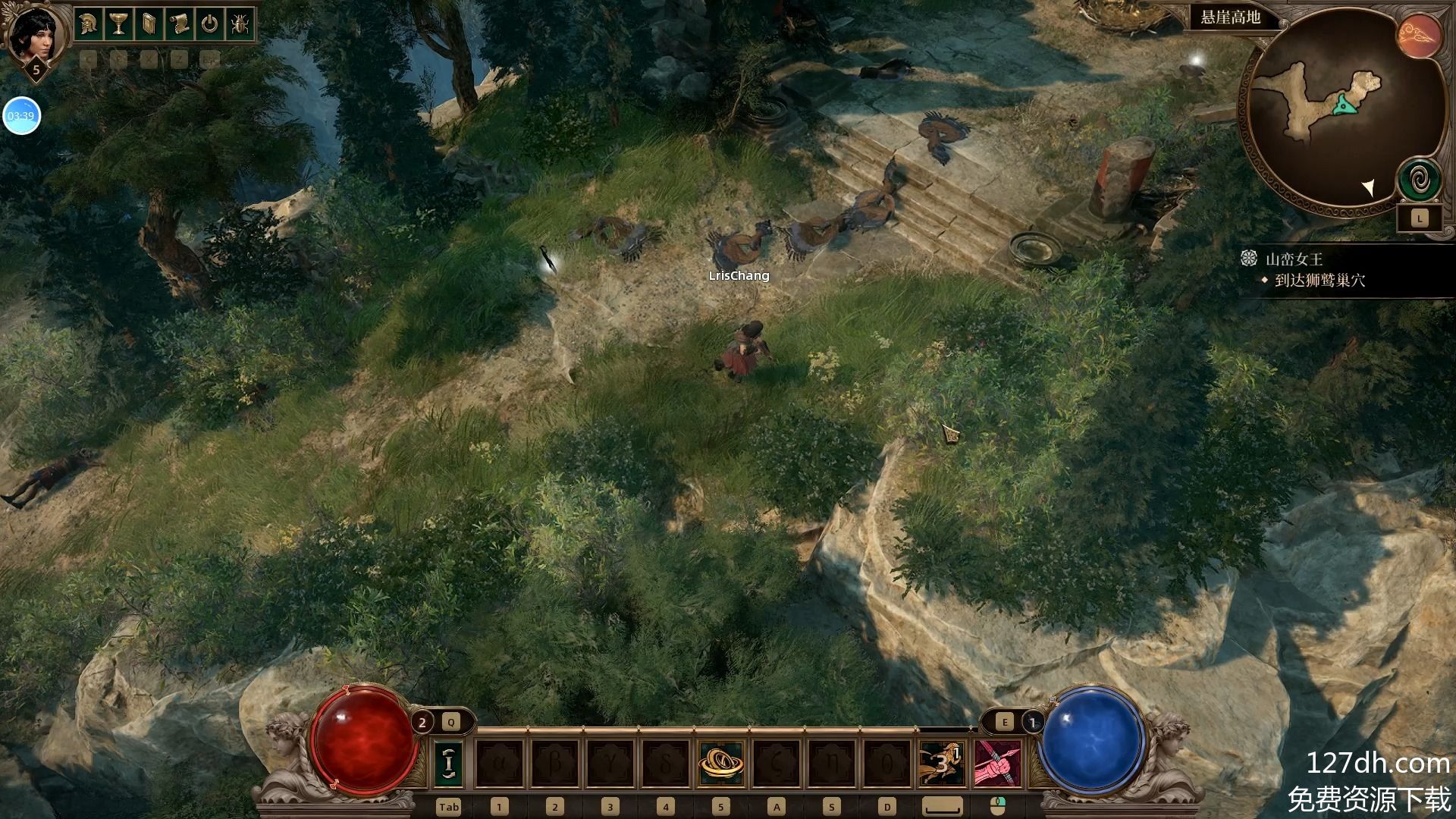
Task: Select the 山峦女王 quest tracker entry
Action: pyautogui.click(x=1294, y=259)
